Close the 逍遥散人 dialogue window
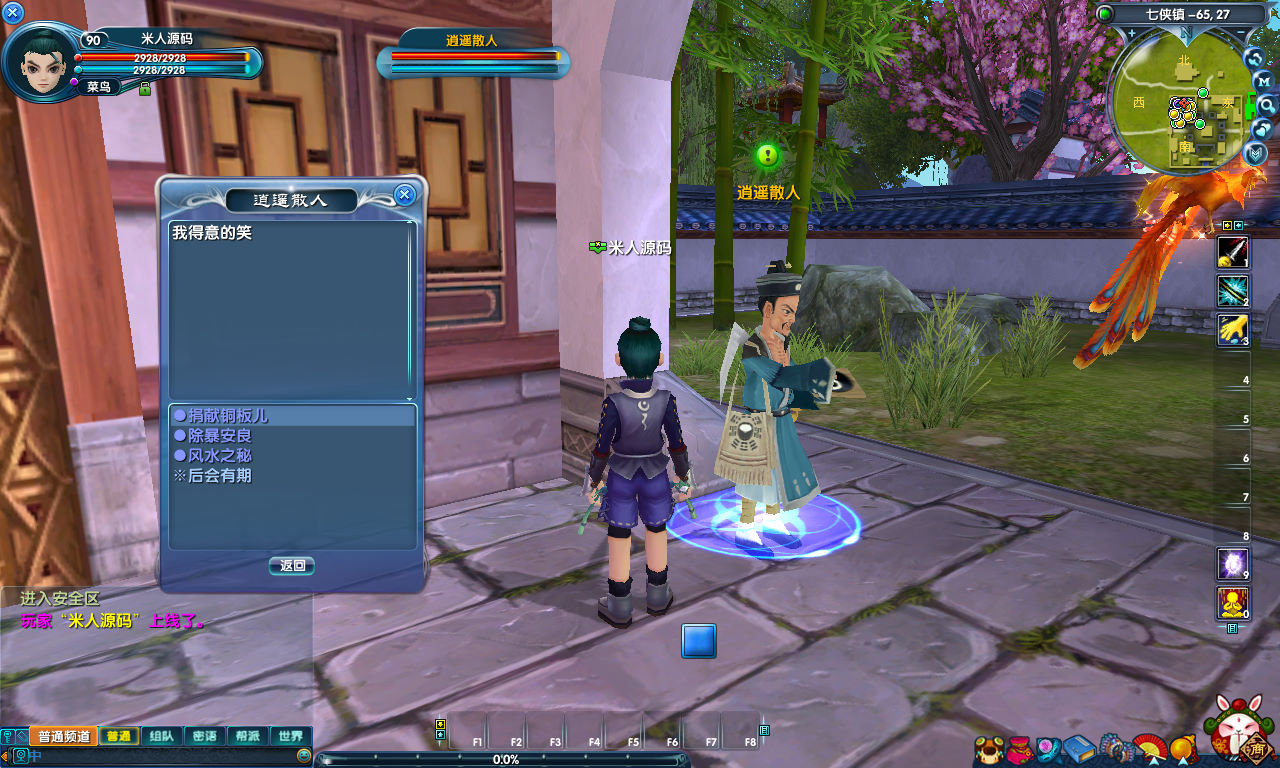Viewport: 1280px width, 768px height. coord(404,195)
